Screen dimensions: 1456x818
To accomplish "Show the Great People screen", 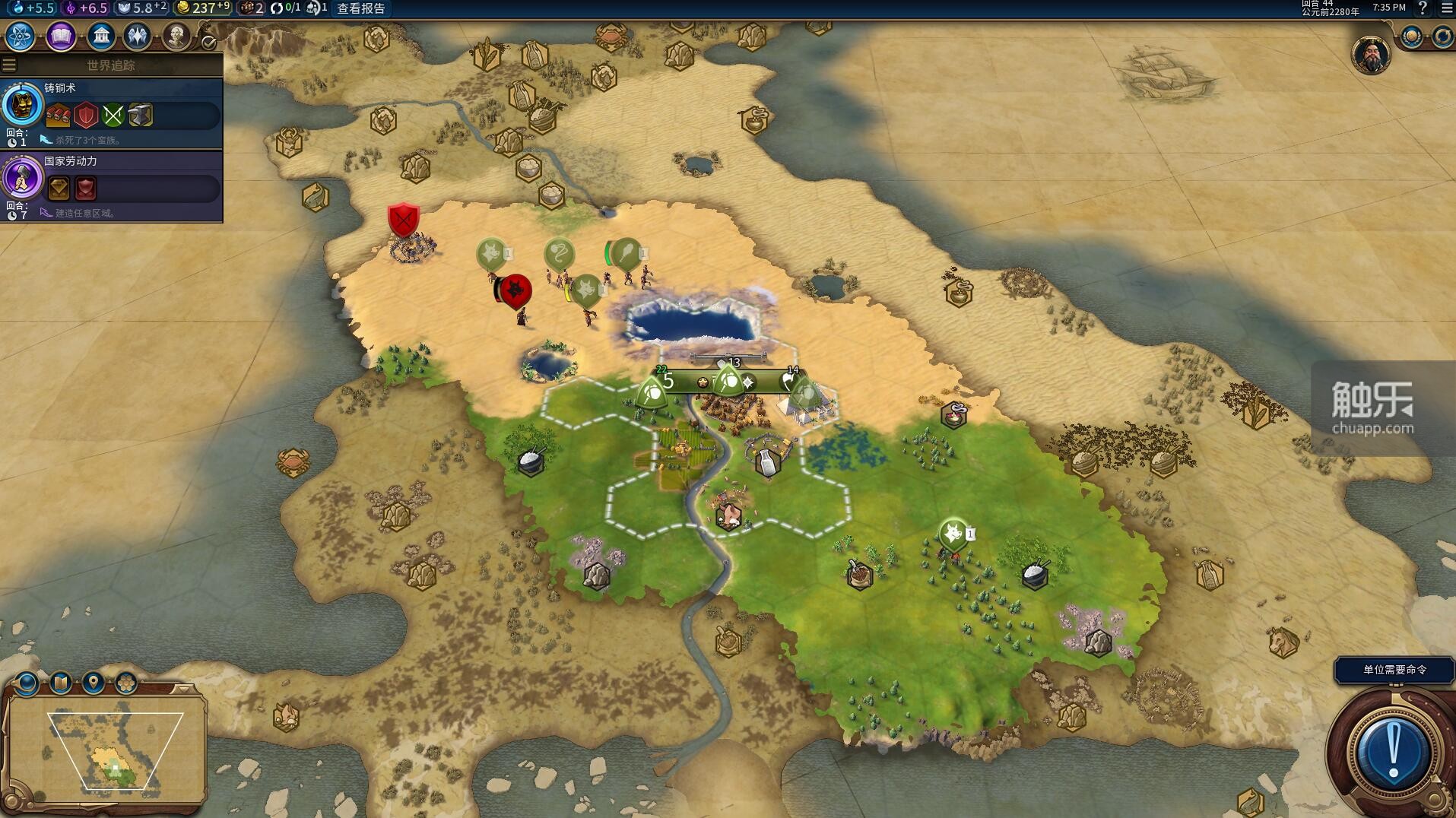I will click(176, 36).
